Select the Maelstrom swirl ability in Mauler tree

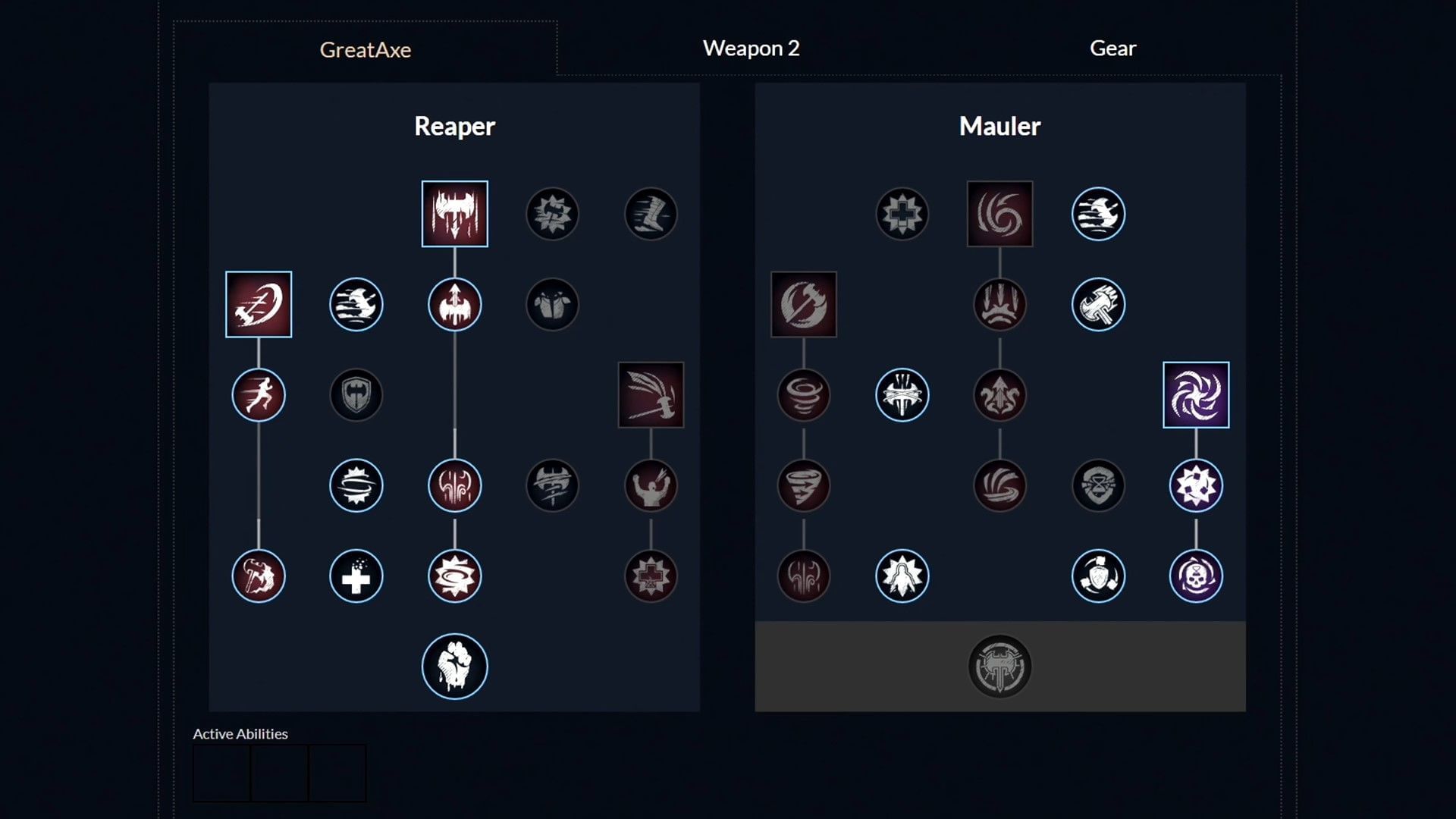999,213
